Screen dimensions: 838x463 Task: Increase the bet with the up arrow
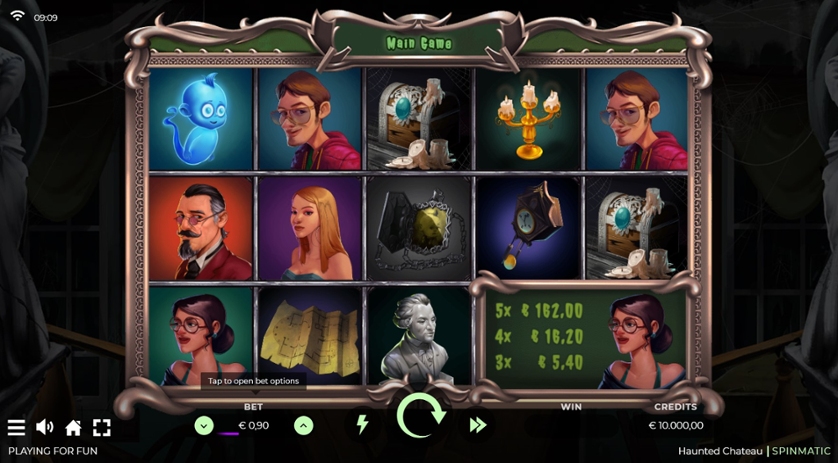[304, 426]
